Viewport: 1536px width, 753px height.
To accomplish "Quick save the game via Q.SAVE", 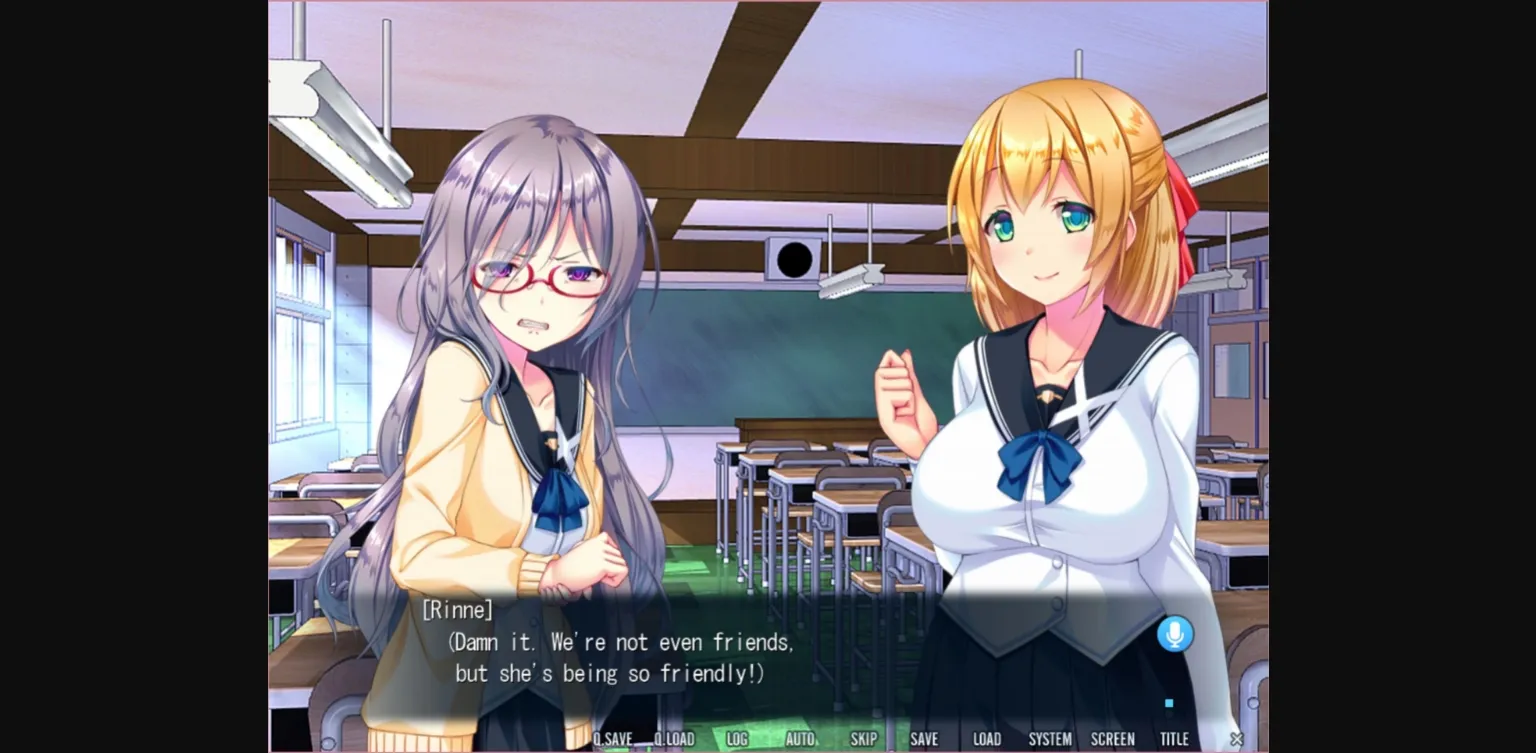I will point(614,738).
